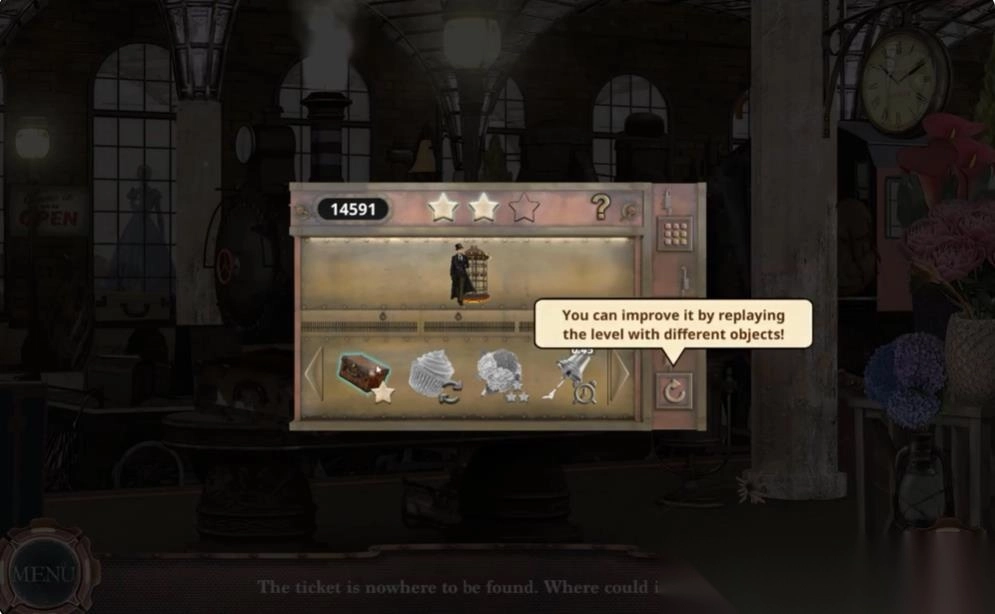
Task: Show previous objects with the left arrow
Action: (313, 375)
